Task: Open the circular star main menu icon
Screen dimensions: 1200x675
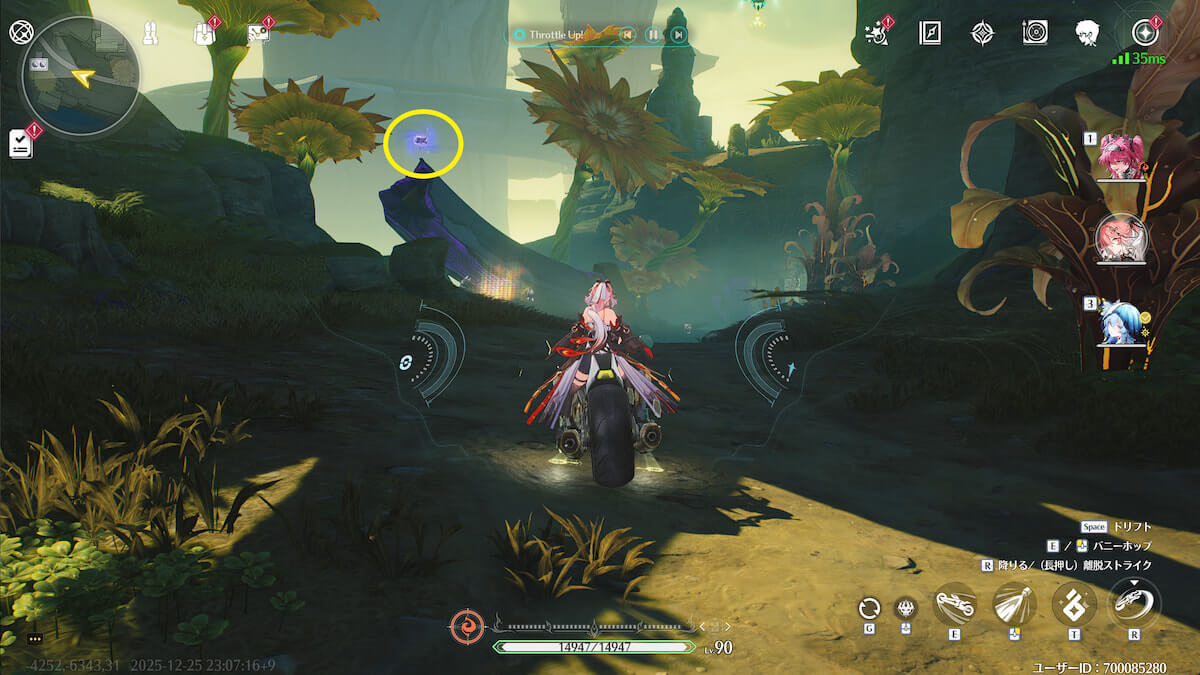Action: pos(1143,33)
